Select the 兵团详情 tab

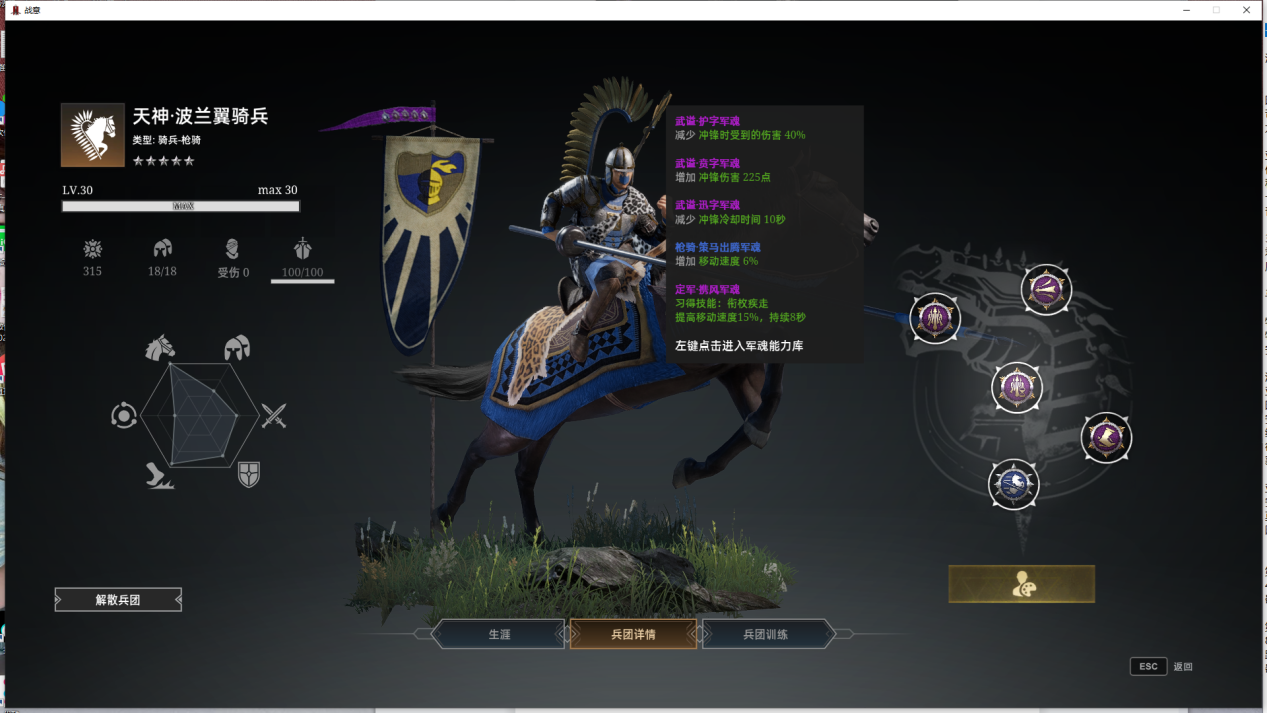tap(633, 634)
